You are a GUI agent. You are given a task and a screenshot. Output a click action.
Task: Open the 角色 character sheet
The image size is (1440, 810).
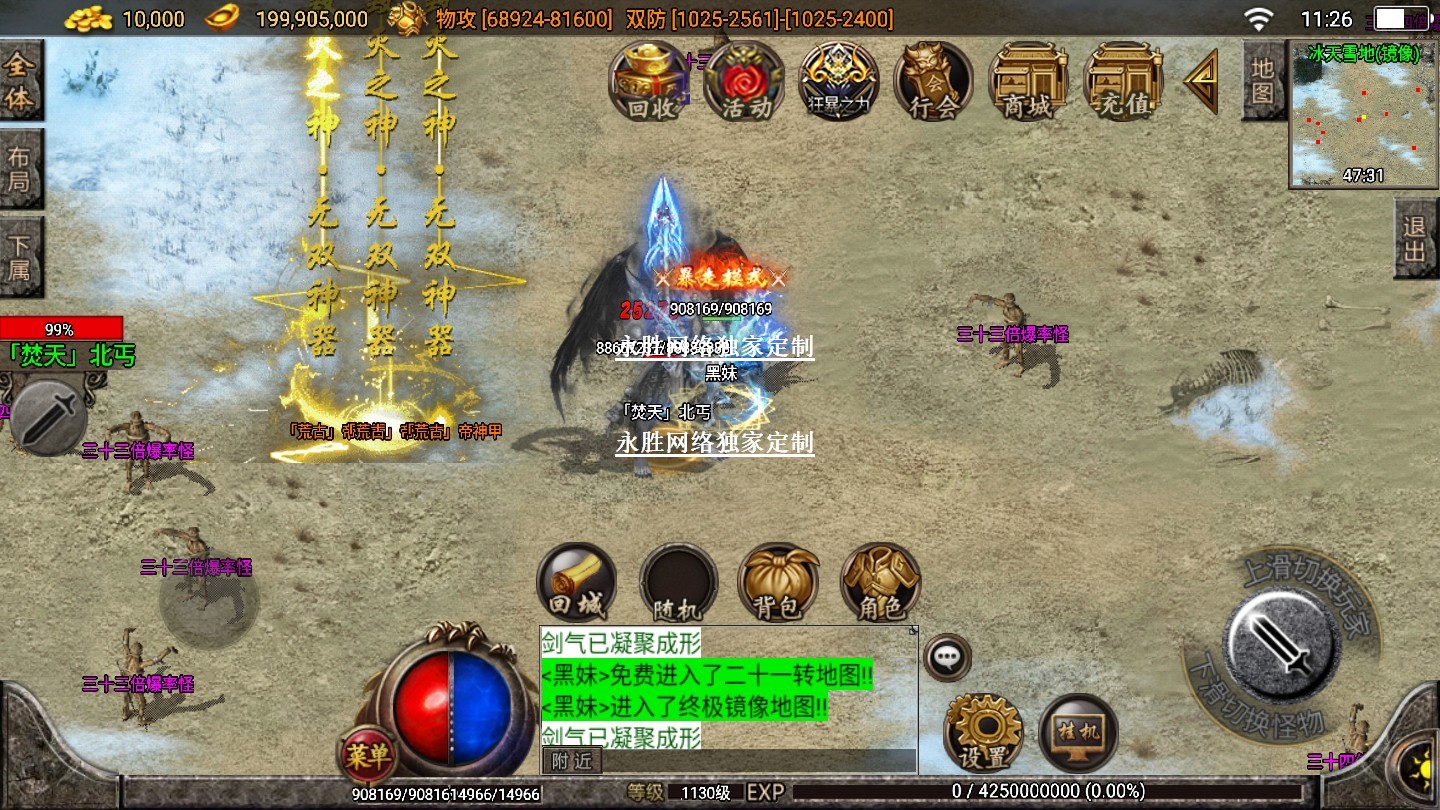880,583
